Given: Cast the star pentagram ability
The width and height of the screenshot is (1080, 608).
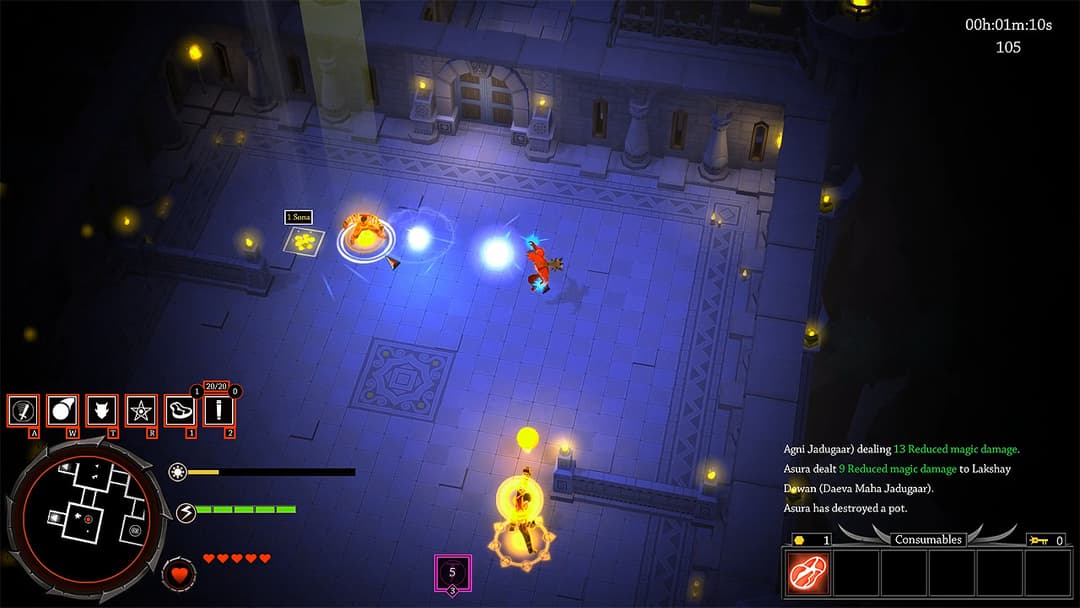Looking at the screenshot, I should pos(141,410).
